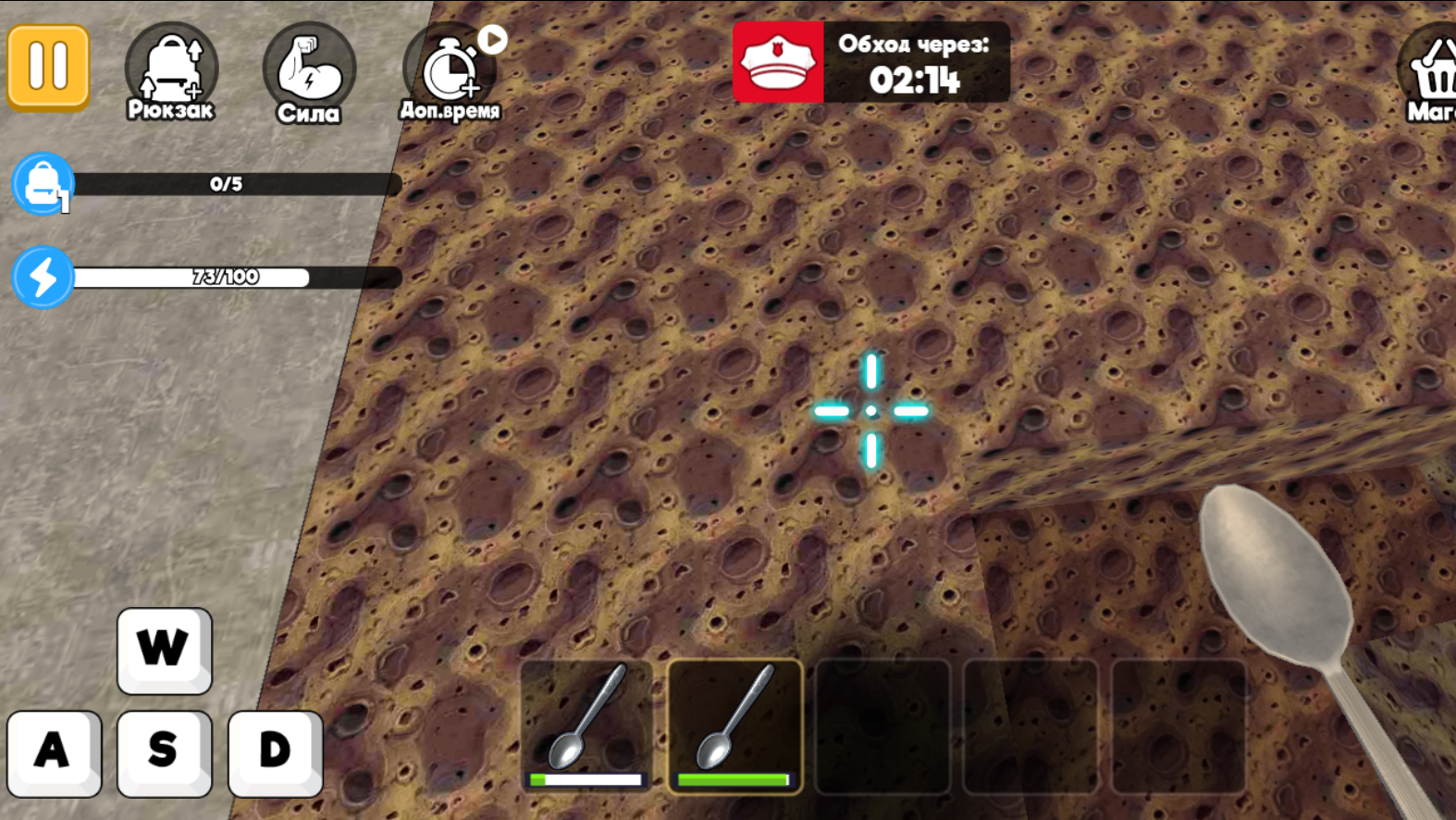Image resolution: width=1456 pixels, height=820 pixels.
Task: Click the 02:14 countdown display
Action: tap(917, 81)
